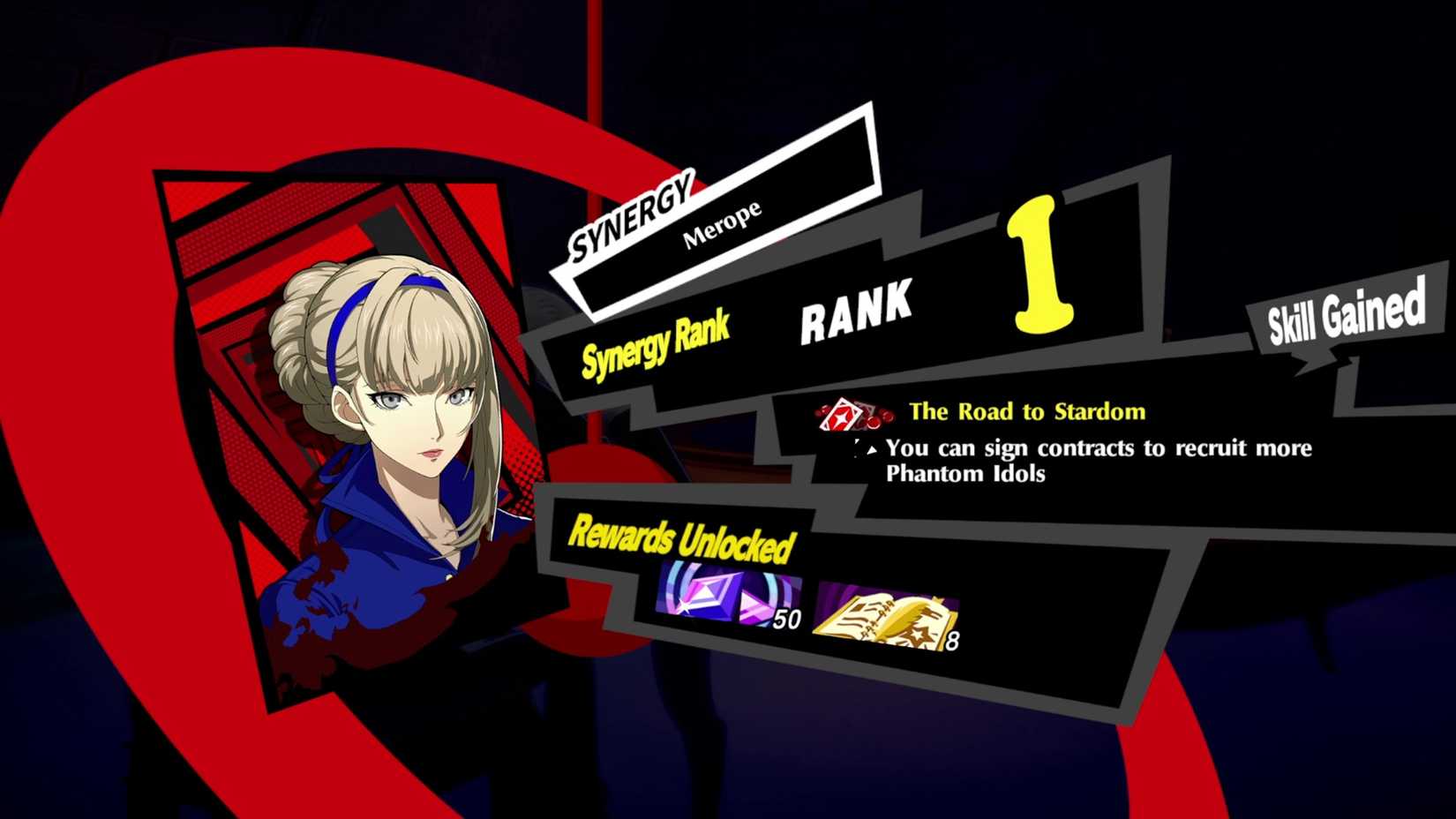Expand the skill description for The Road to Stardom
The image size is (1456, 819).
pyautogui.click(x=1094, y=461)
